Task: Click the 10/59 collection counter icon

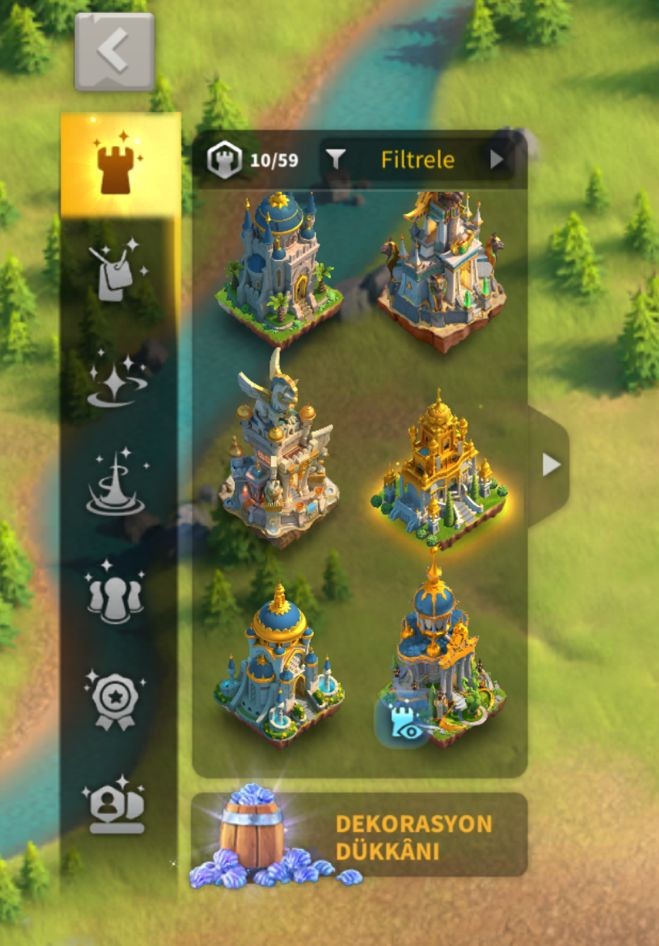Action: (x=225, y=160)
